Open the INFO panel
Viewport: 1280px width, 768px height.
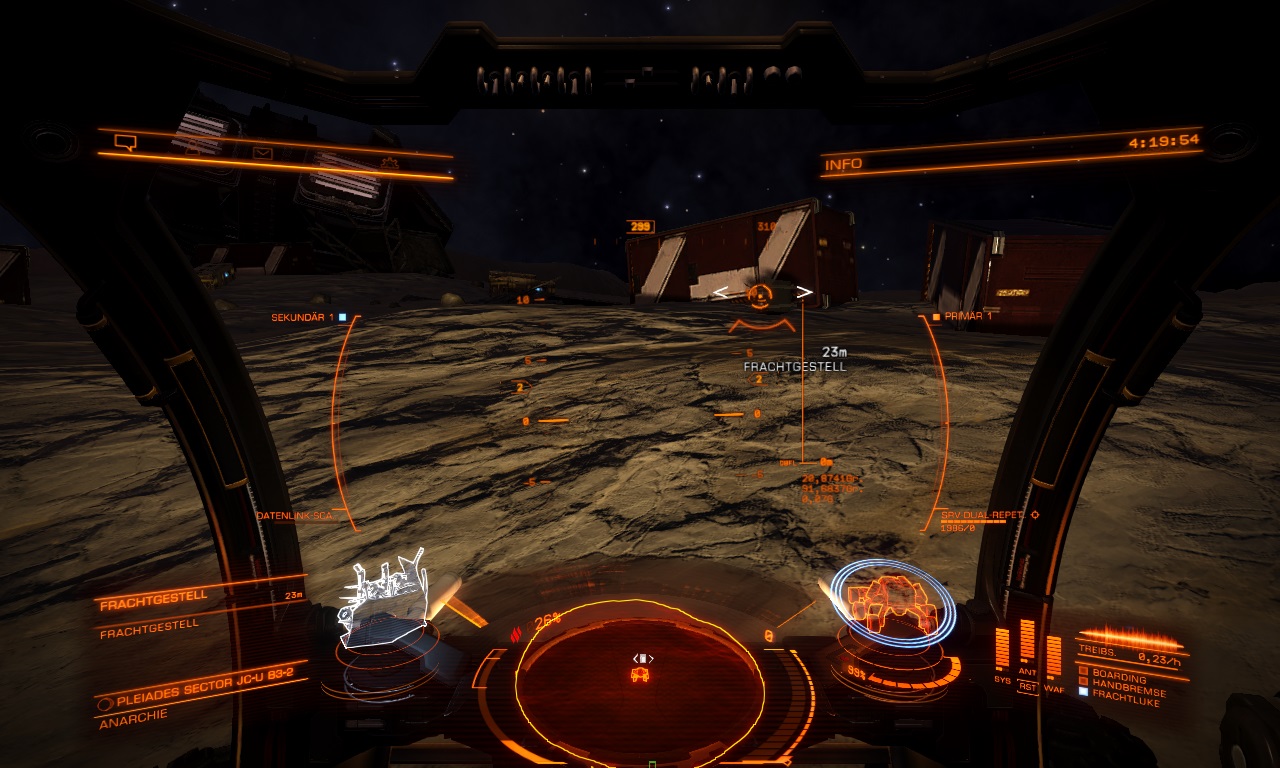845,163
